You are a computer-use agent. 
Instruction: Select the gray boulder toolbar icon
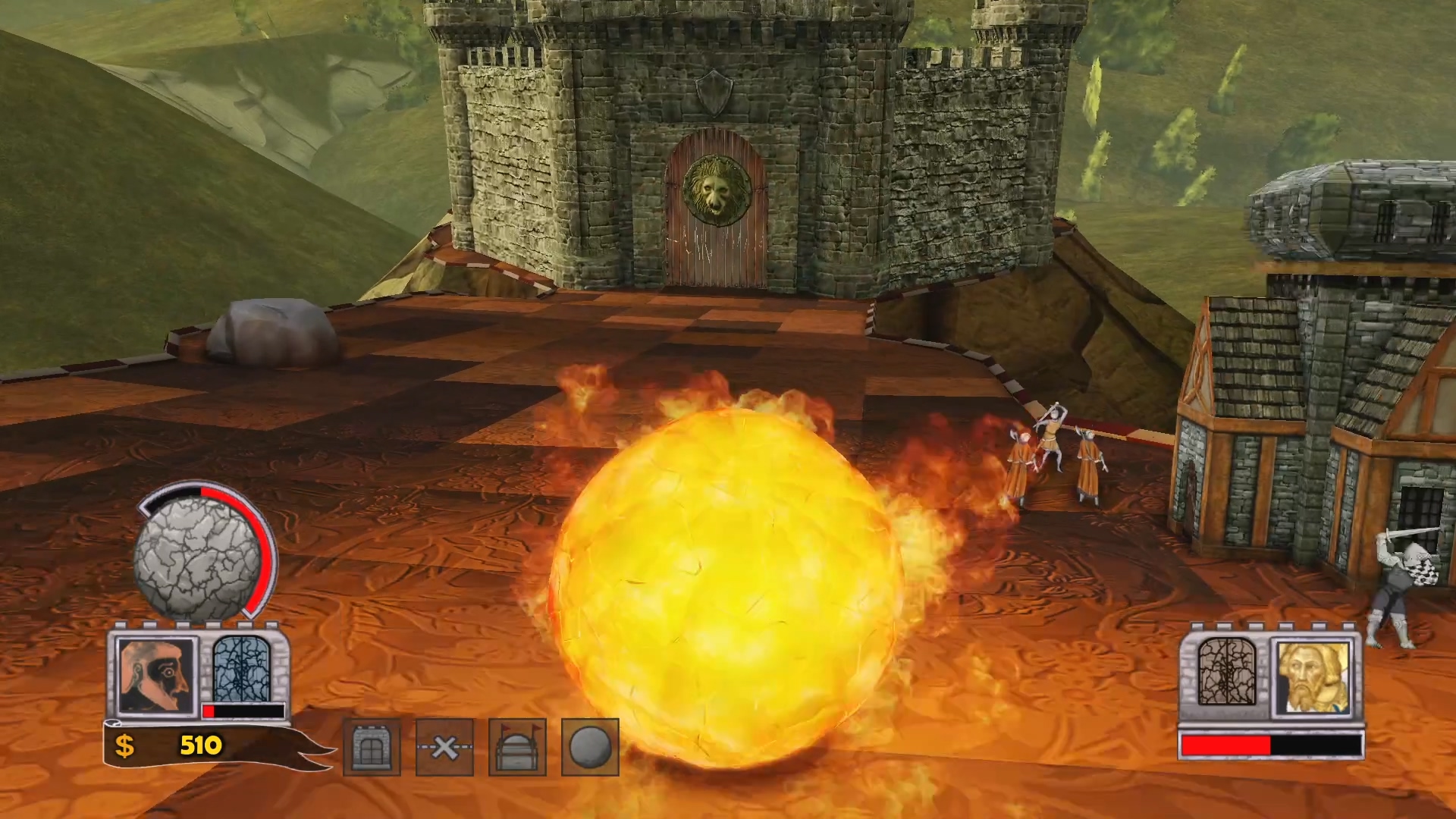(590, 748)
